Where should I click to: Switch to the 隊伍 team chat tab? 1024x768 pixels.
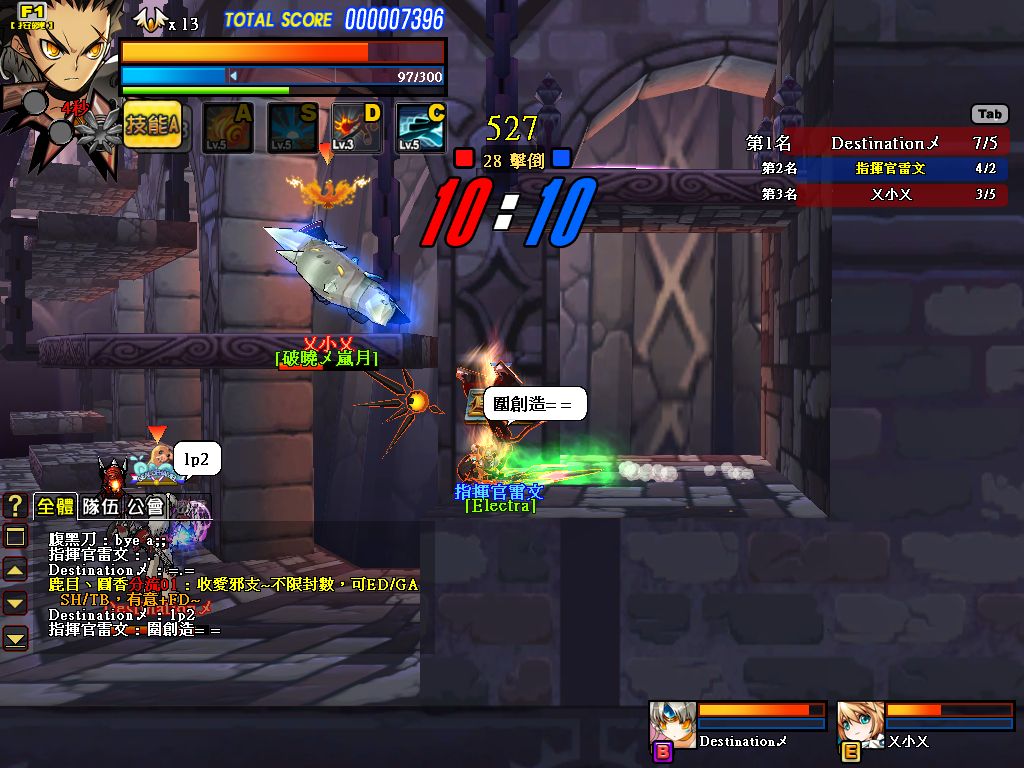click(x=100, y=506)
